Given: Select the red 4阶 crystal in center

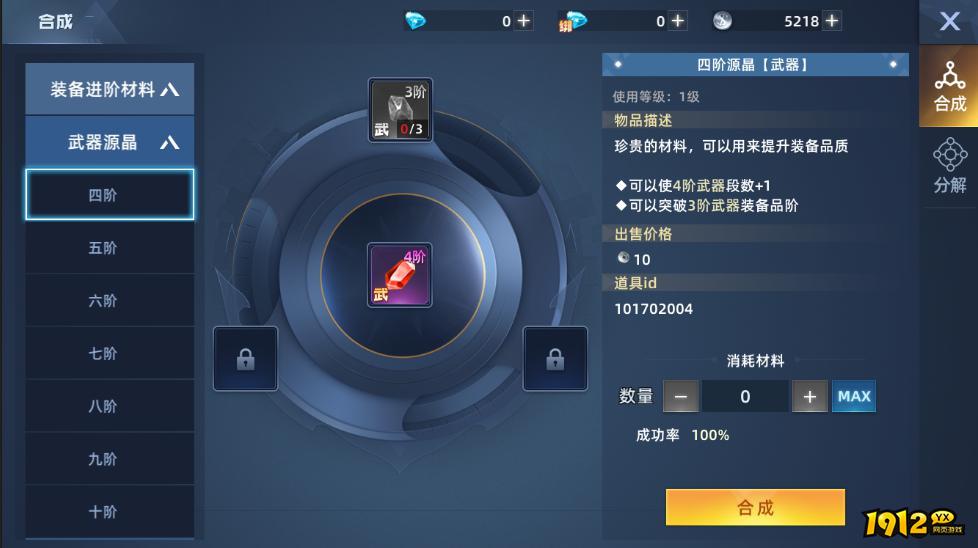Looking at the screenshot, I should [399, 275].
